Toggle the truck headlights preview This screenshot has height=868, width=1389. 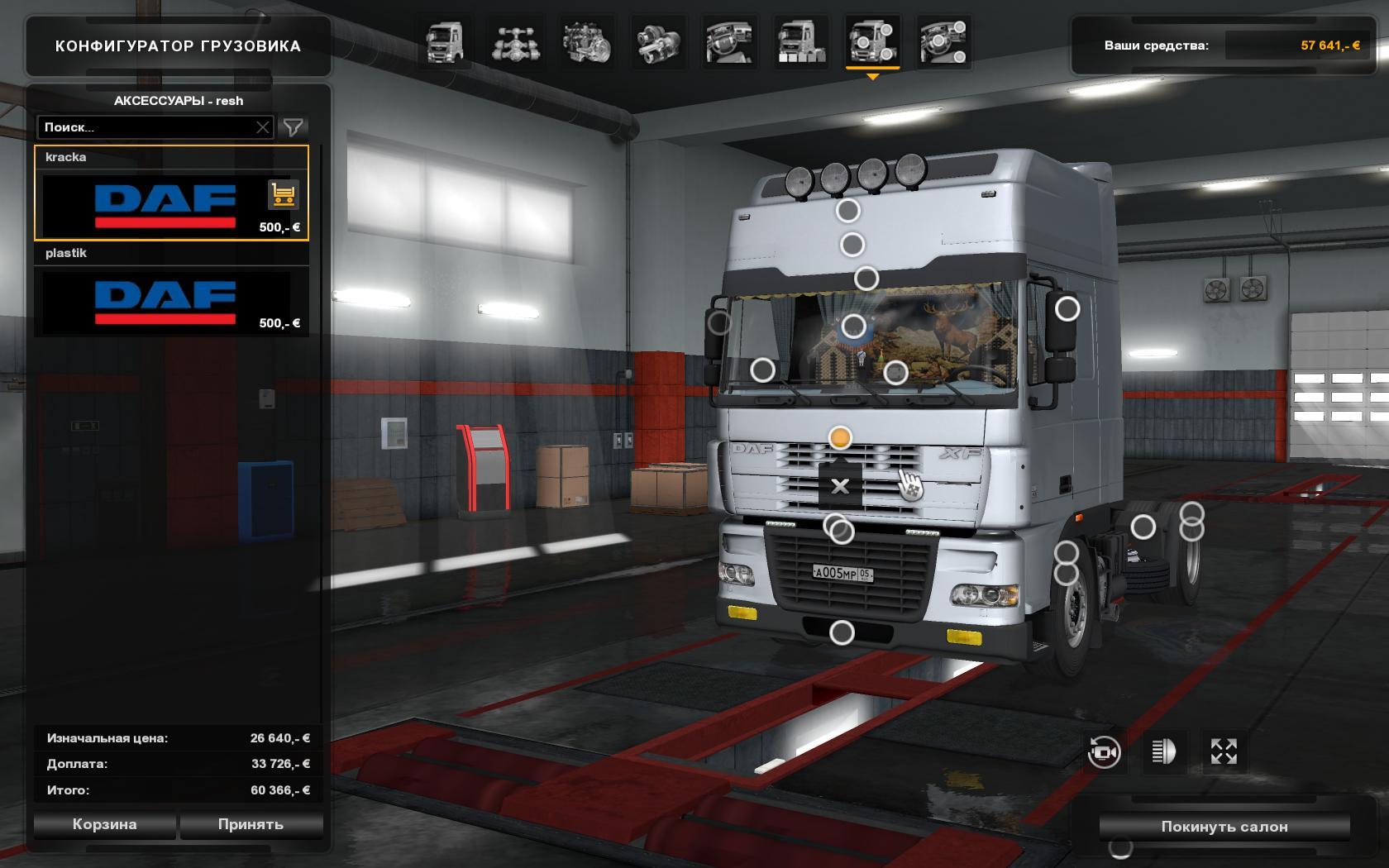click(1163, 752)
